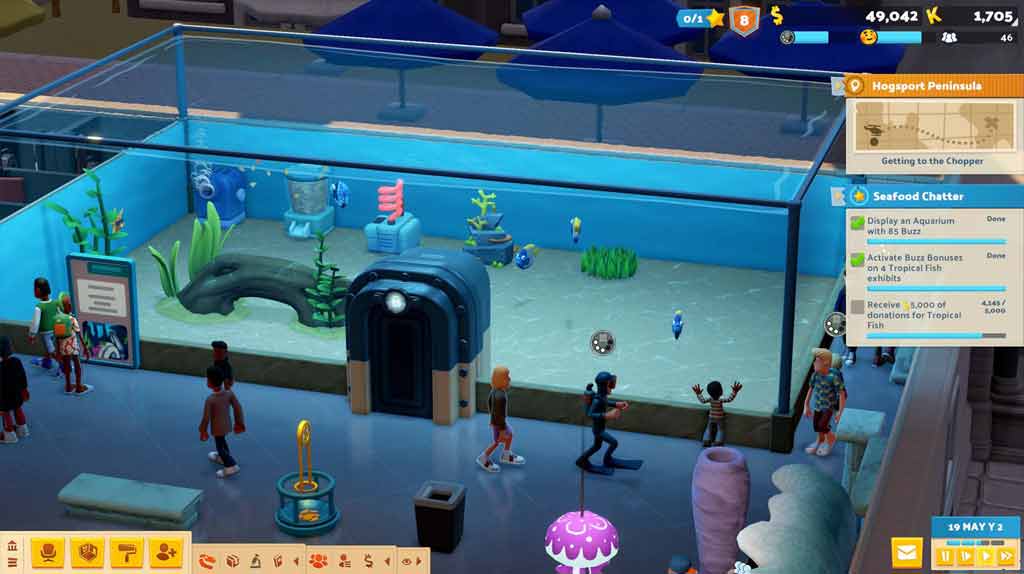Open the room build menu with the chair icon
This screenshot has height=574, width=1024.
[48, 551]
